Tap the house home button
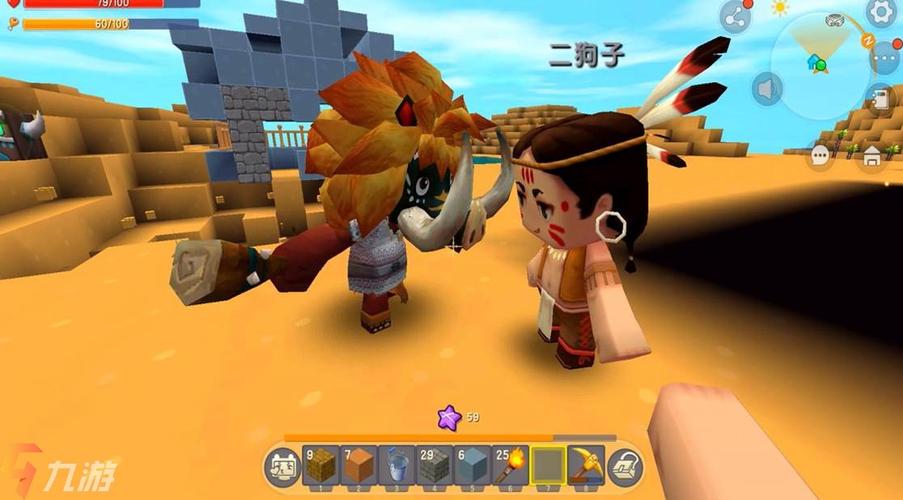Viewport: 903px width, 500px height. (x=872, y=155)
